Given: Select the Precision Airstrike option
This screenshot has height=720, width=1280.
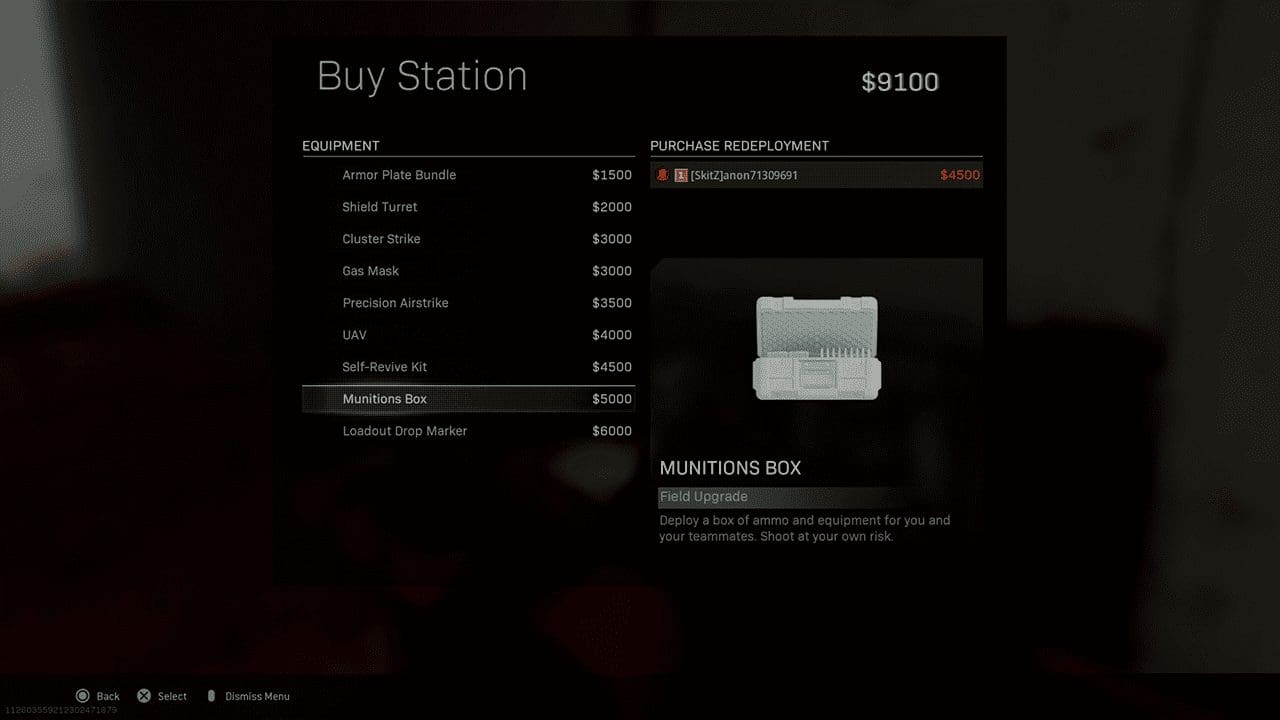Looking at the screenshot, I should click(x=468, y=303).
